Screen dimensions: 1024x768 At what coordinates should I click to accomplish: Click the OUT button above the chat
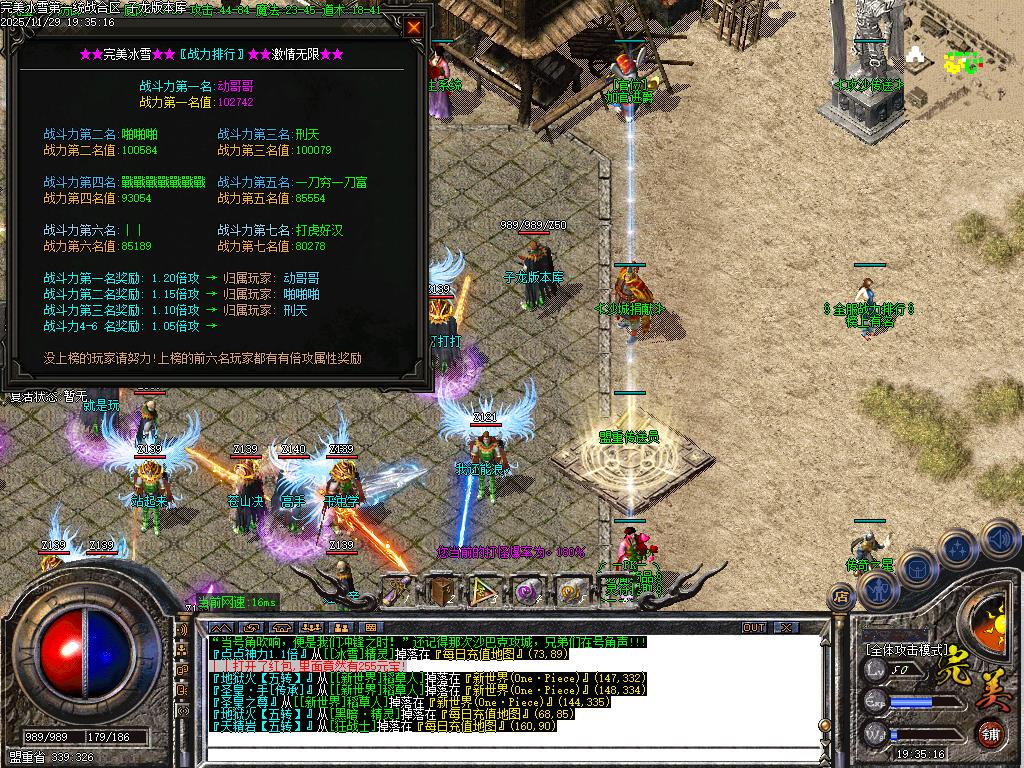click(x=754, y=628)
